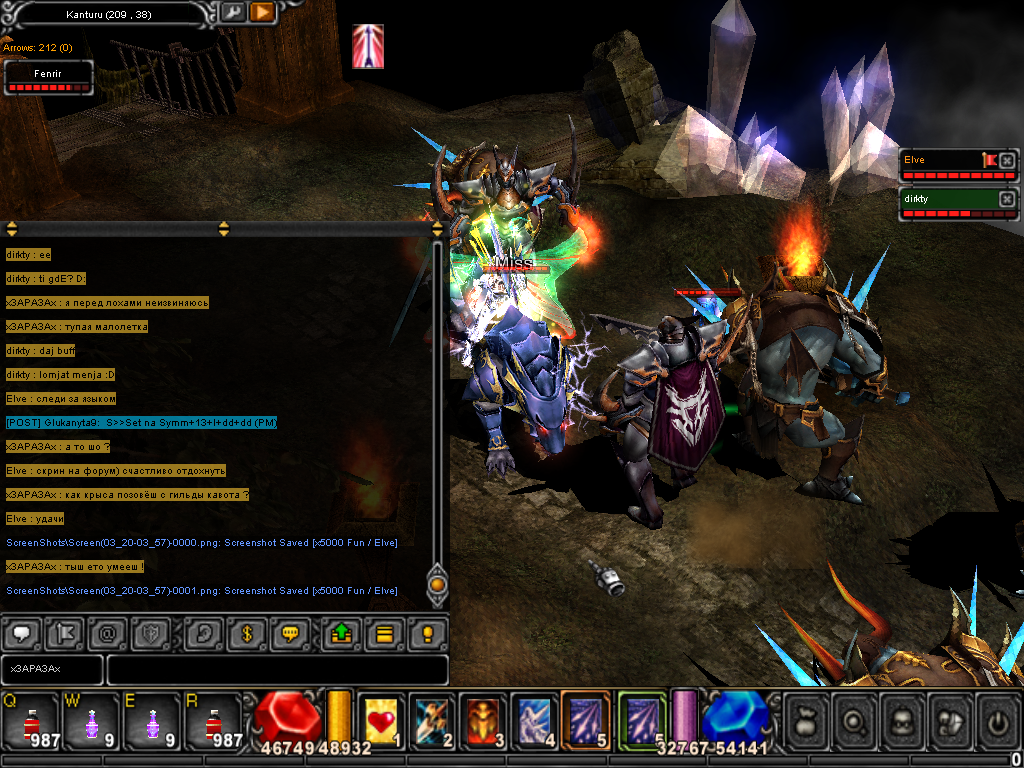The width and height of the screenshot is (1024, 768).
Task: Toggle the dollar sign chat filter
Action: pyautogui.click(x=246, y=633)
